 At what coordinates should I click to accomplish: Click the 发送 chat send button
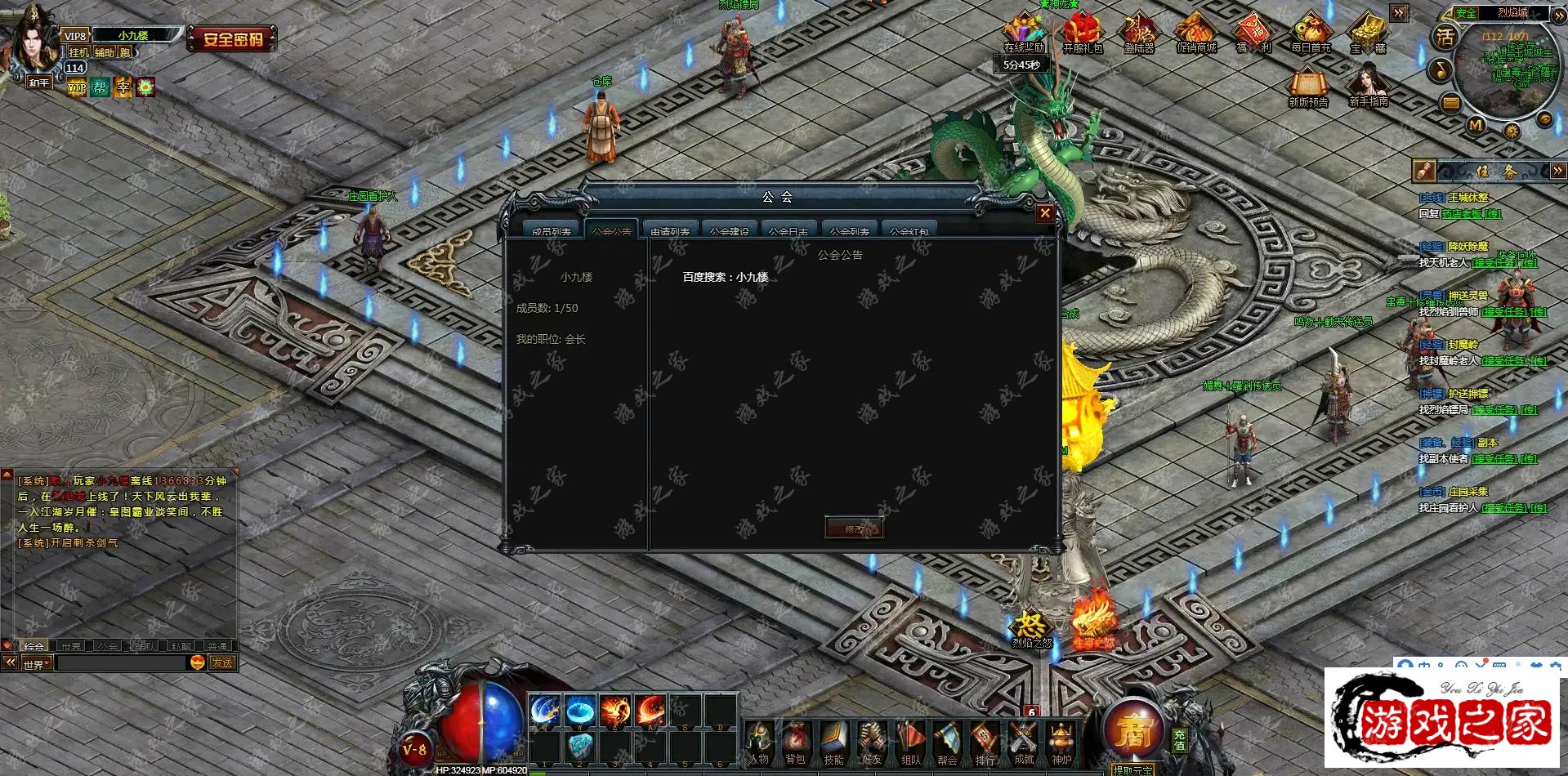click(x=222, y=662)
